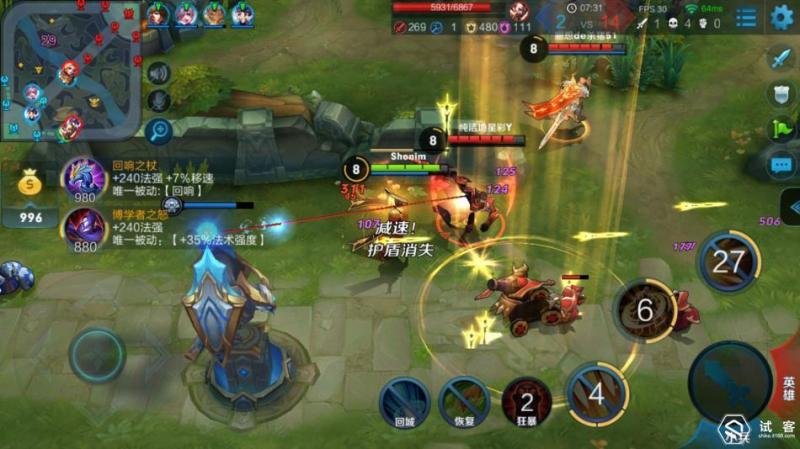Tap the virtual movement joystick

(x=97, y=355)
